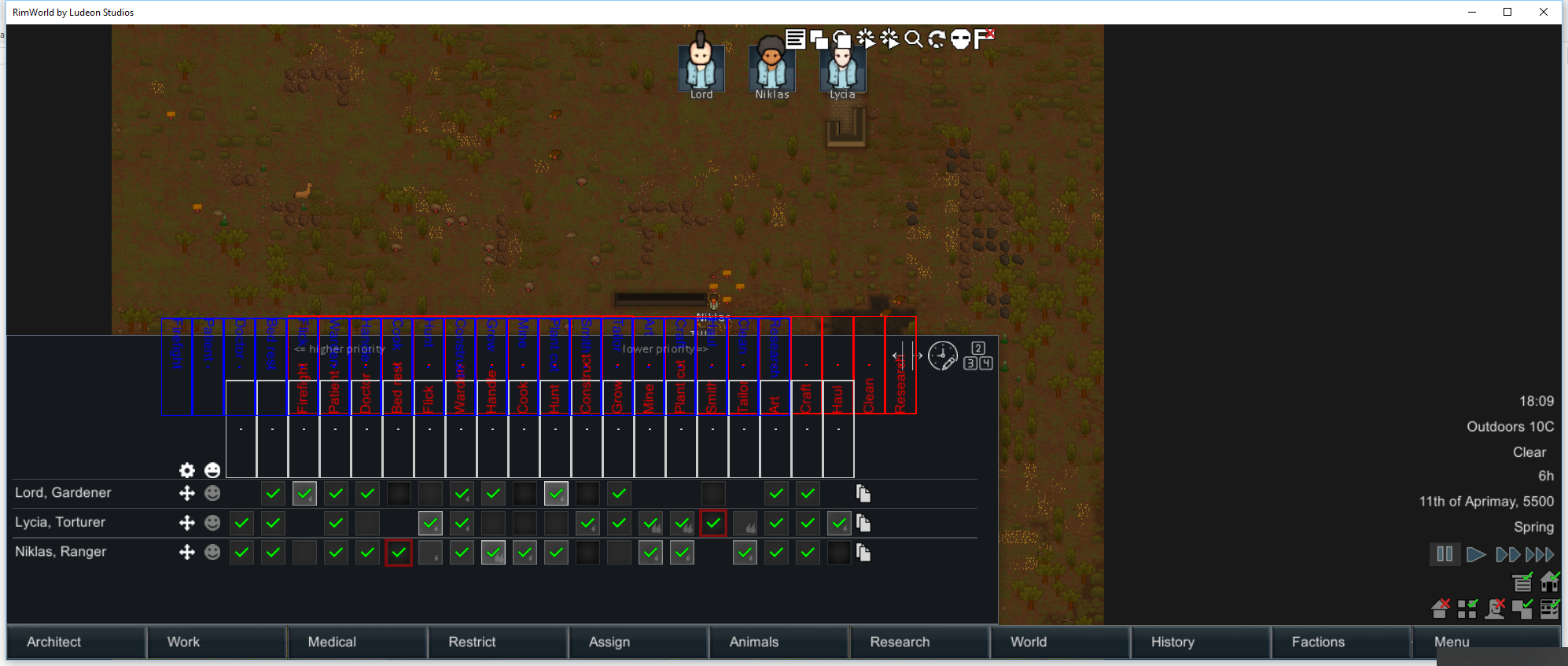The width and height of the screenshot is (1568, 666).
Task: Copy Lord's work priorities using the copy icon
Action: [x=863, y=493]
